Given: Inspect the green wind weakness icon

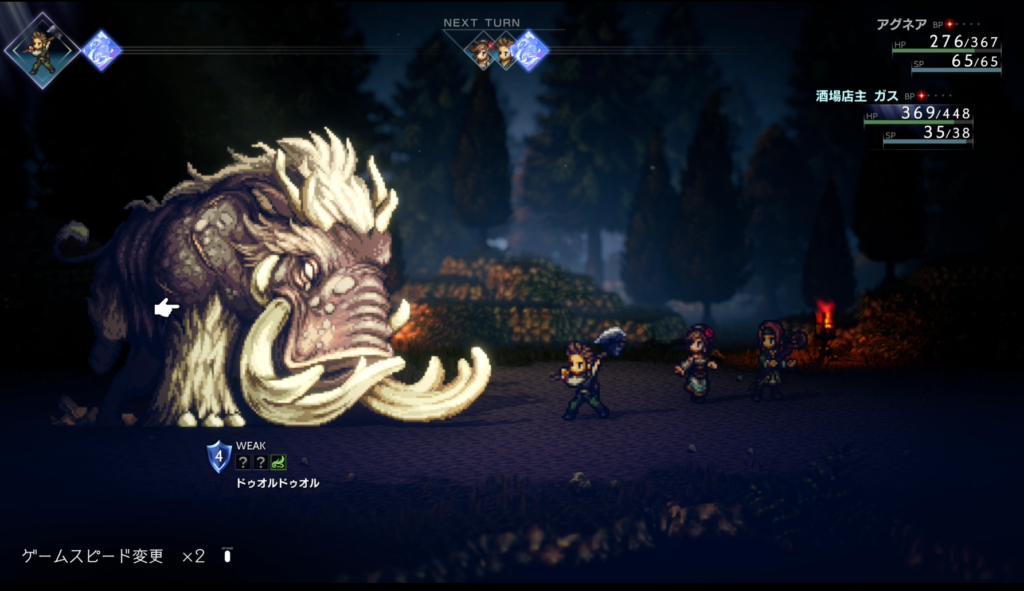Looking at the screenshot, I should [x=277, y=462].
